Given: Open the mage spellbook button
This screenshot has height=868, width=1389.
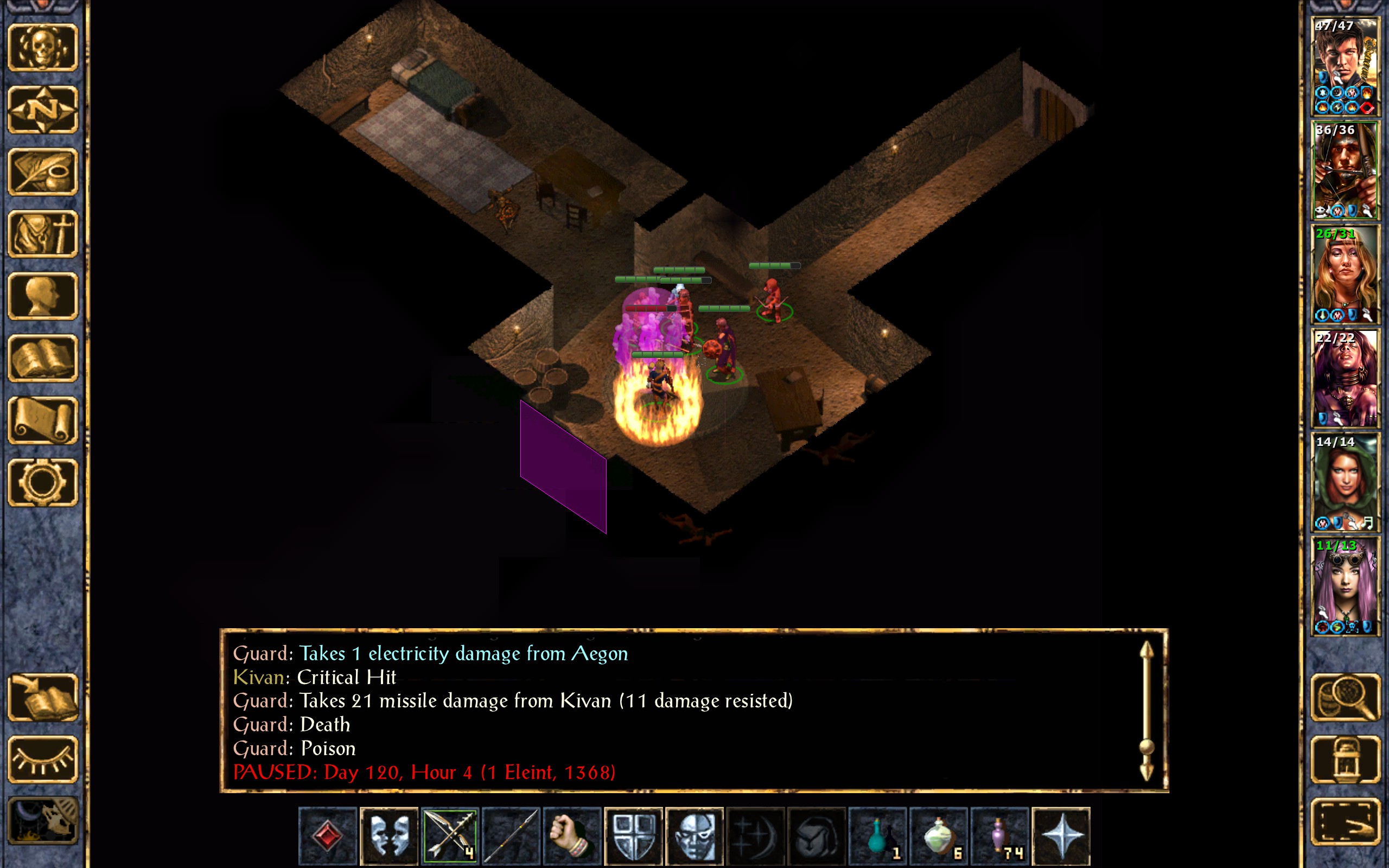Looking at the screenshot, I should coord(42,358).
